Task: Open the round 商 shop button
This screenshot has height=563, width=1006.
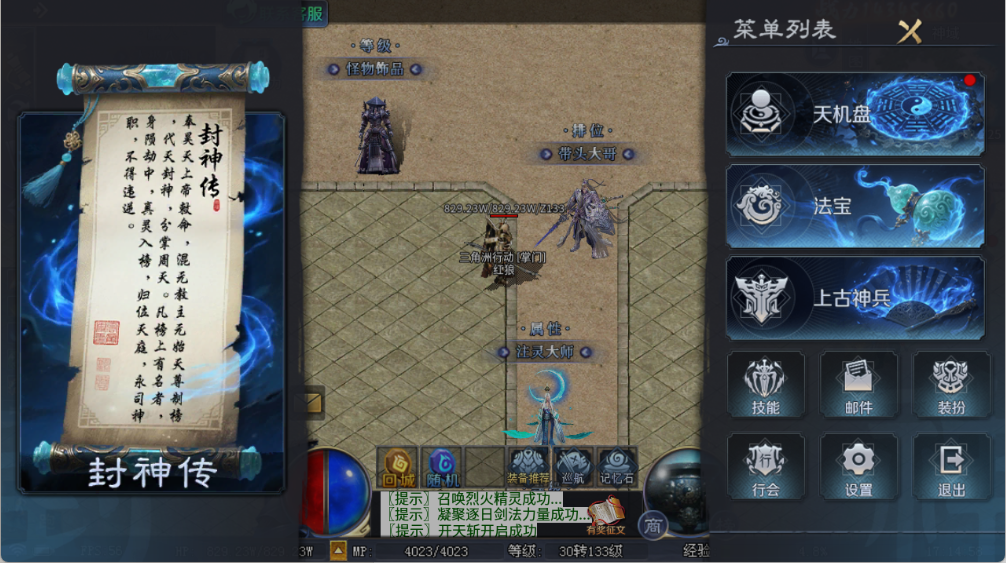Action: pyautogui.click(x=652, y=525)
